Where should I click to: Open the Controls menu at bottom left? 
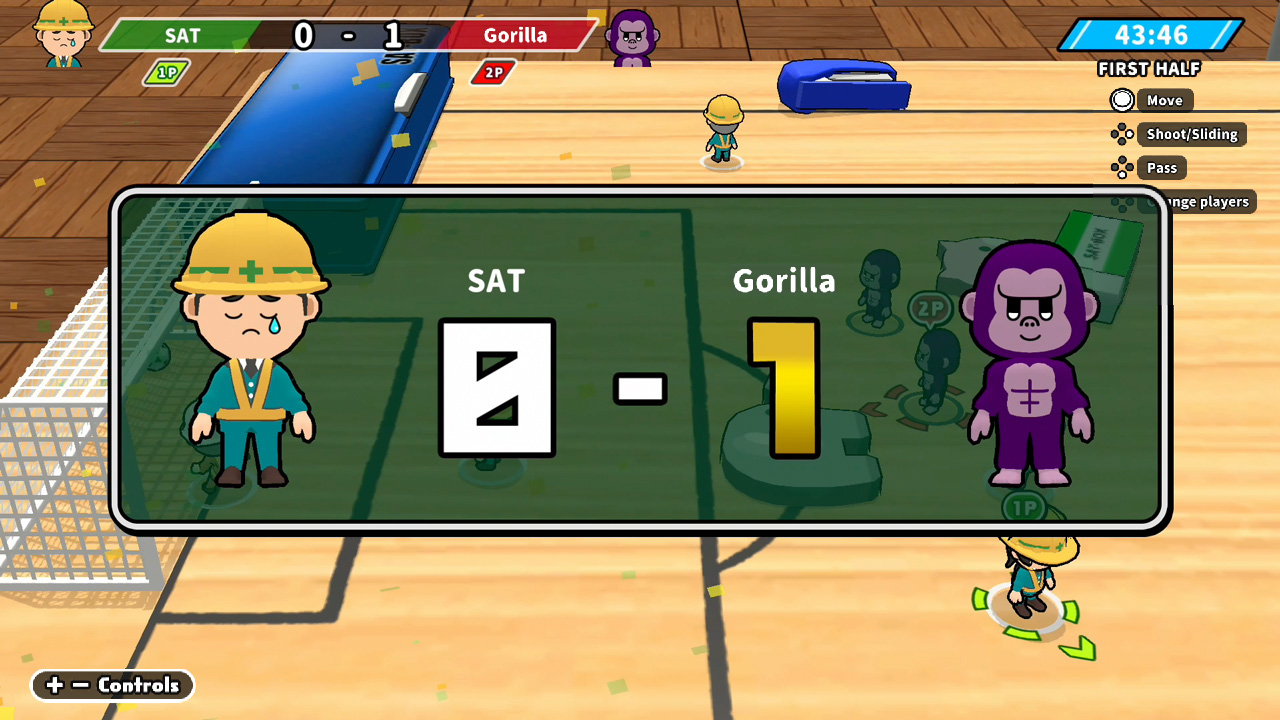112,686
